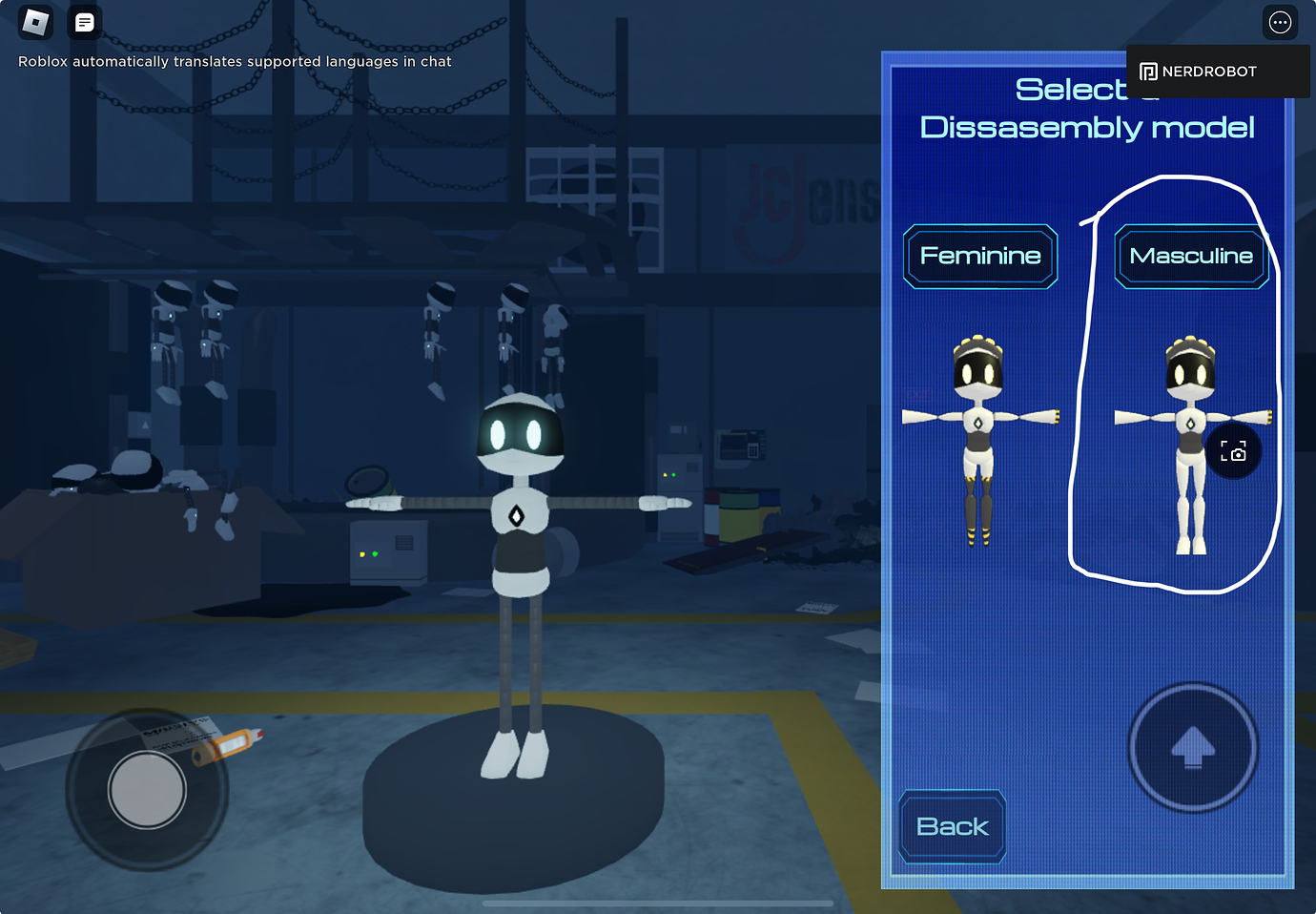This screenshot has height=914, width=1316.
Task: Select the Feminine dissasembly model option
Action: click(980, 255)
